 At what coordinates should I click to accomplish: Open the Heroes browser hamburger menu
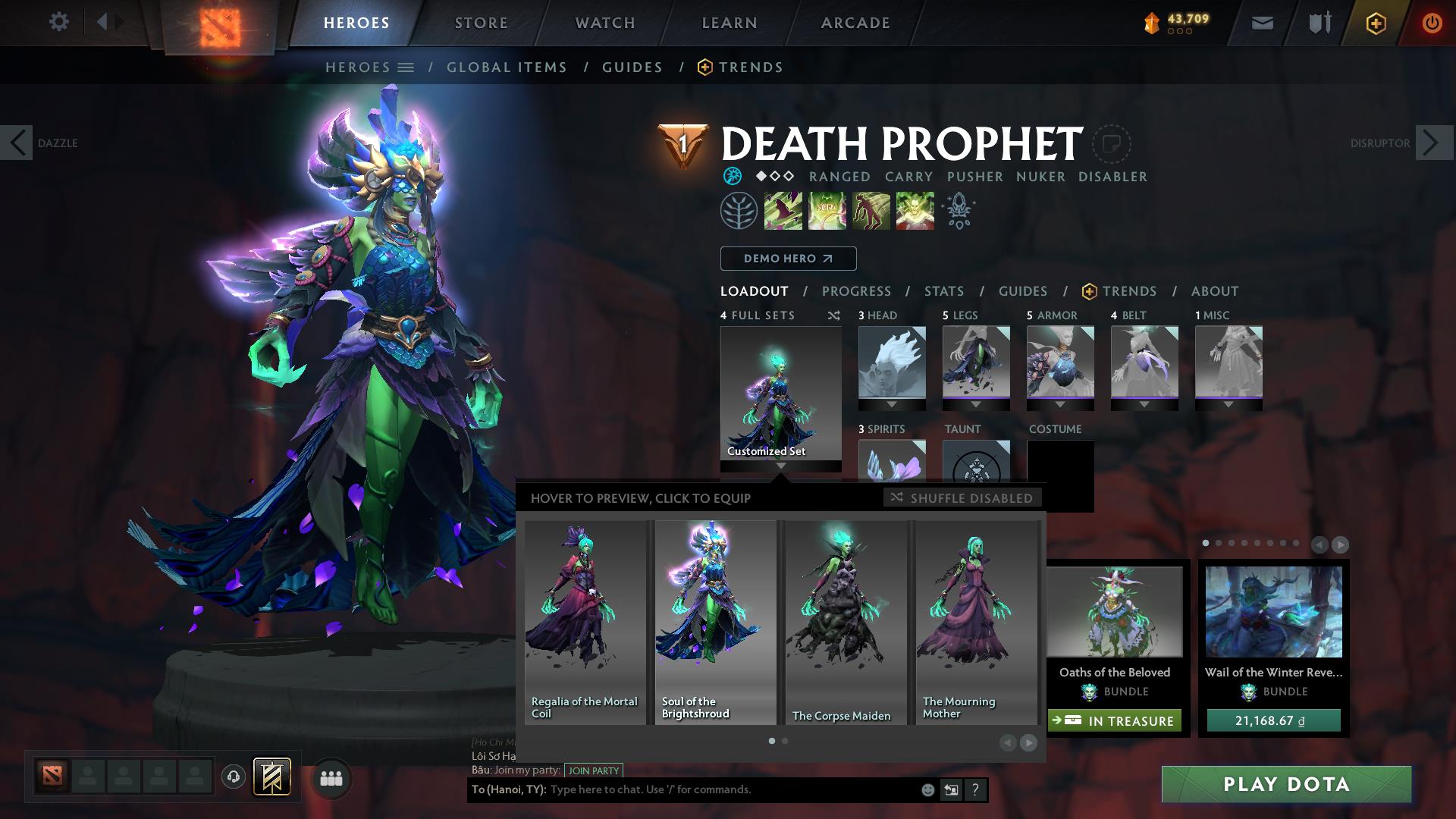point(407,67)
